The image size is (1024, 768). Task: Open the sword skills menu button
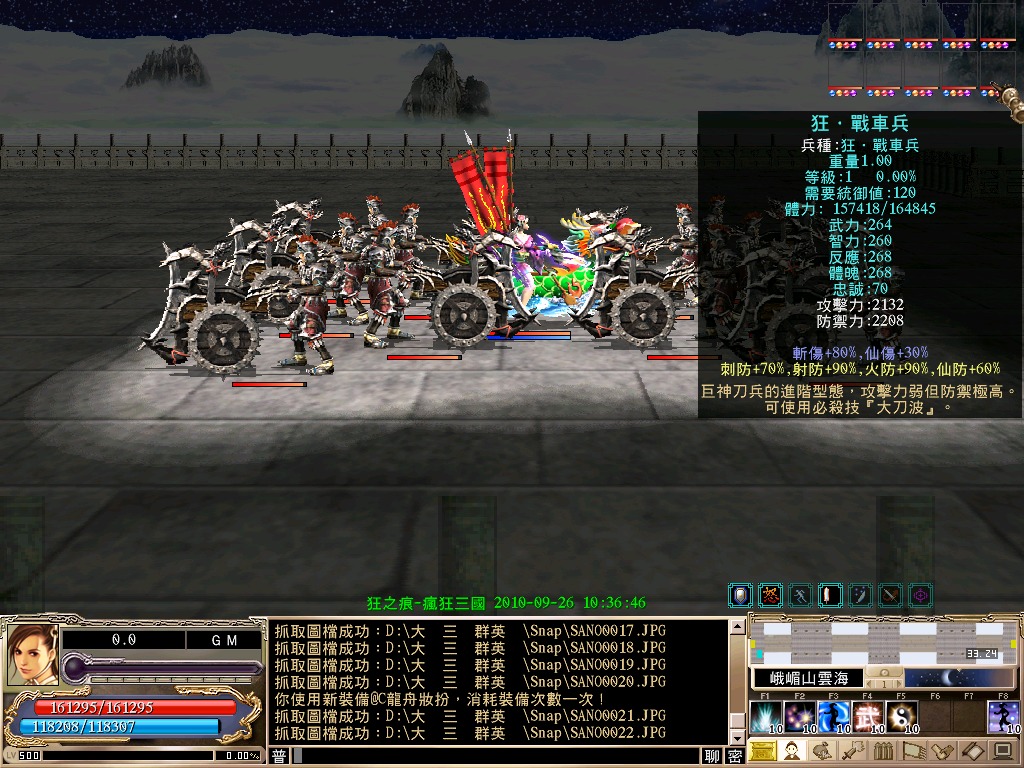click(852, 751)
